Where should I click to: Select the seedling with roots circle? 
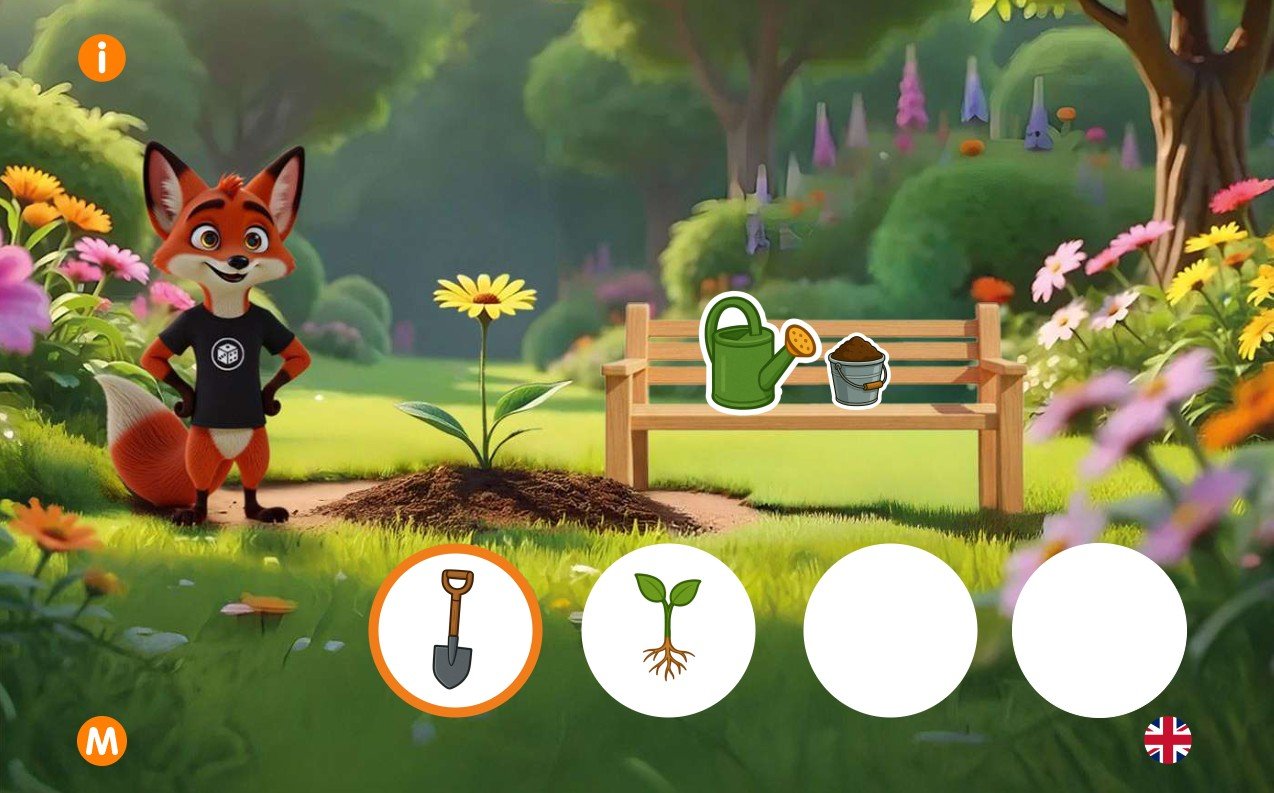(x=668, y=631)
